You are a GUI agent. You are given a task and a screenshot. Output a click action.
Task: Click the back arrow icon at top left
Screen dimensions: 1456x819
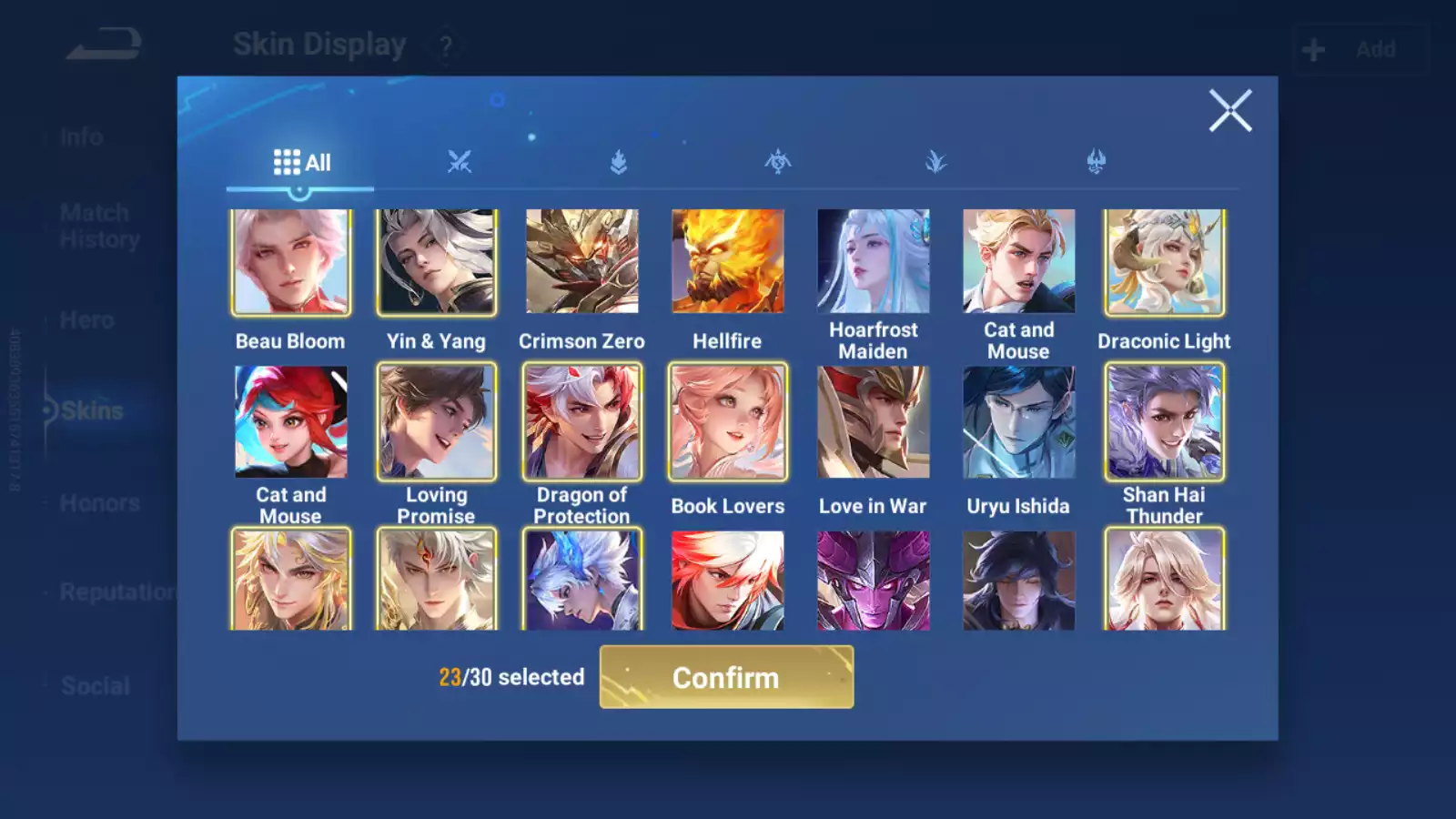pos(103,41)
